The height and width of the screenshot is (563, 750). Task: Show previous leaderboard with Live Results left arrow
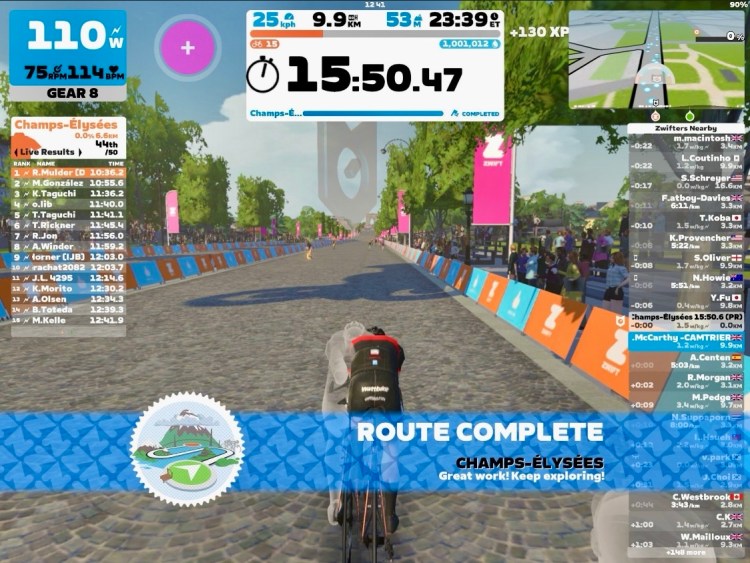coord(17,152)
